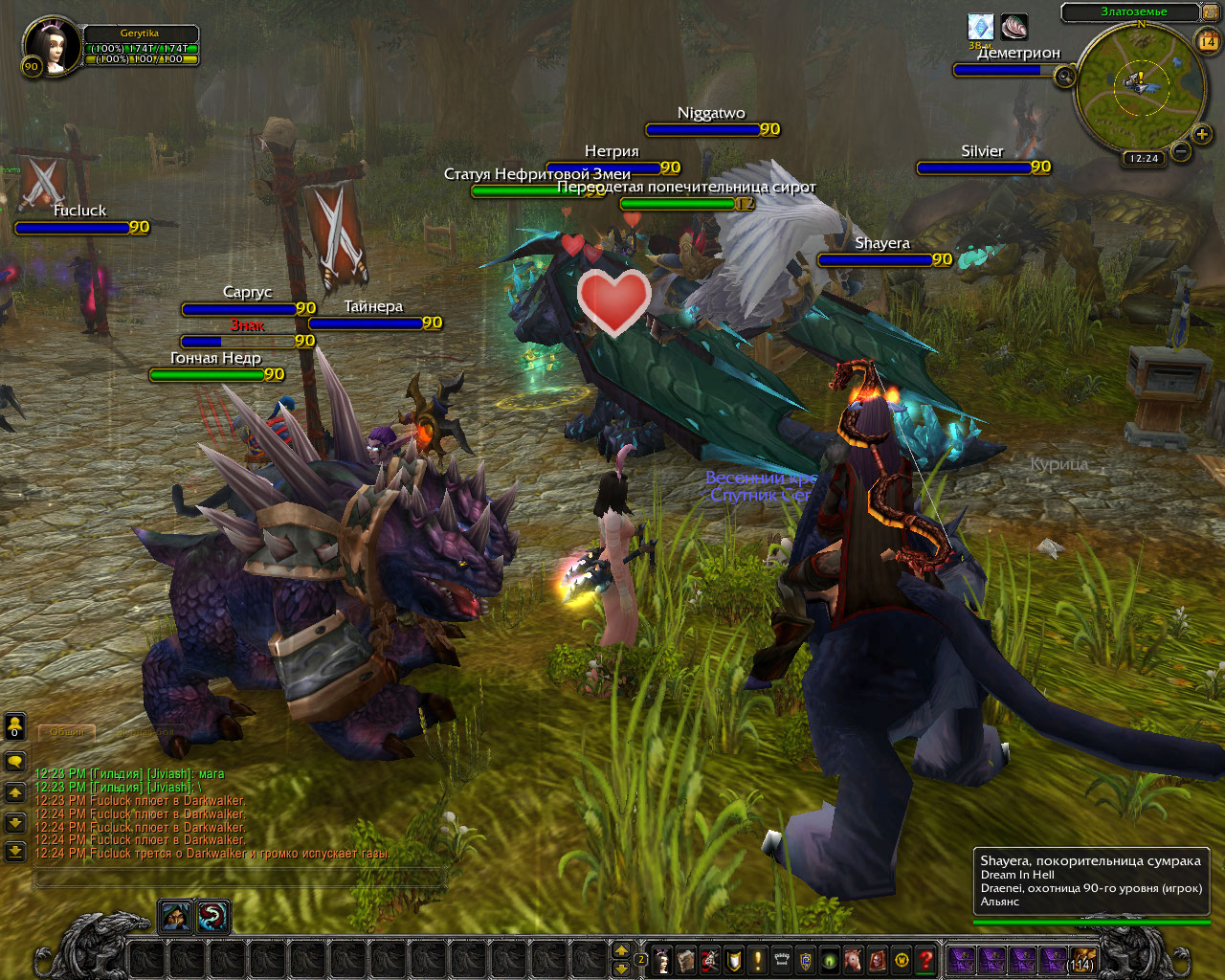Activate the hooded rogue stance ability
This screenshot has width=1225, height=980.
(x=175, y=917)
